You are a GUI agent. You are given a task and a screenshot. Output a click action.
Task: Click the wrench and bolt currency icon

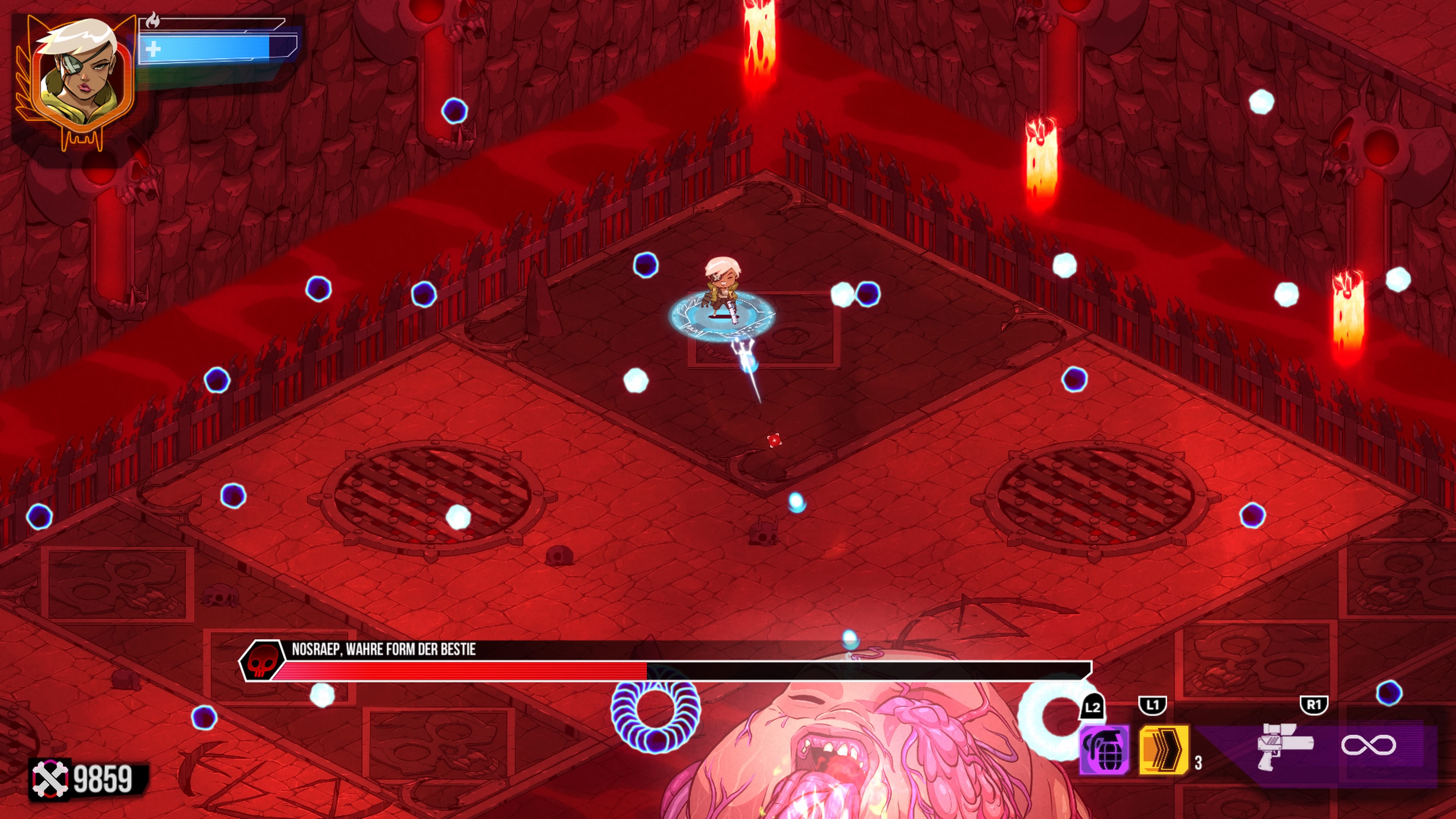click(50, 779)
